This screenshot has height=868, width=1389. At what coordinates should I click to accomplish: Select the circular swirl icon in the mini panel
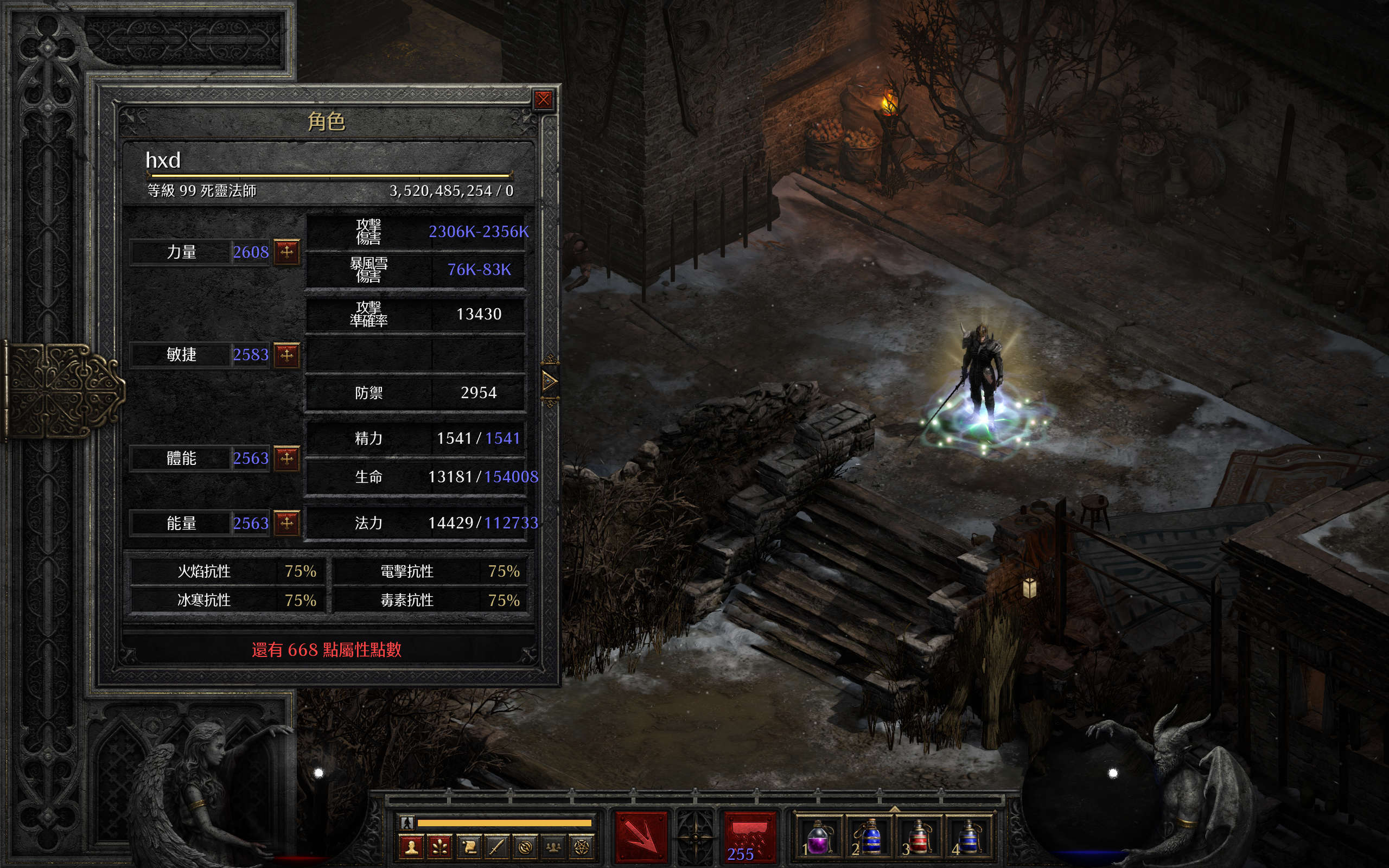525,847
